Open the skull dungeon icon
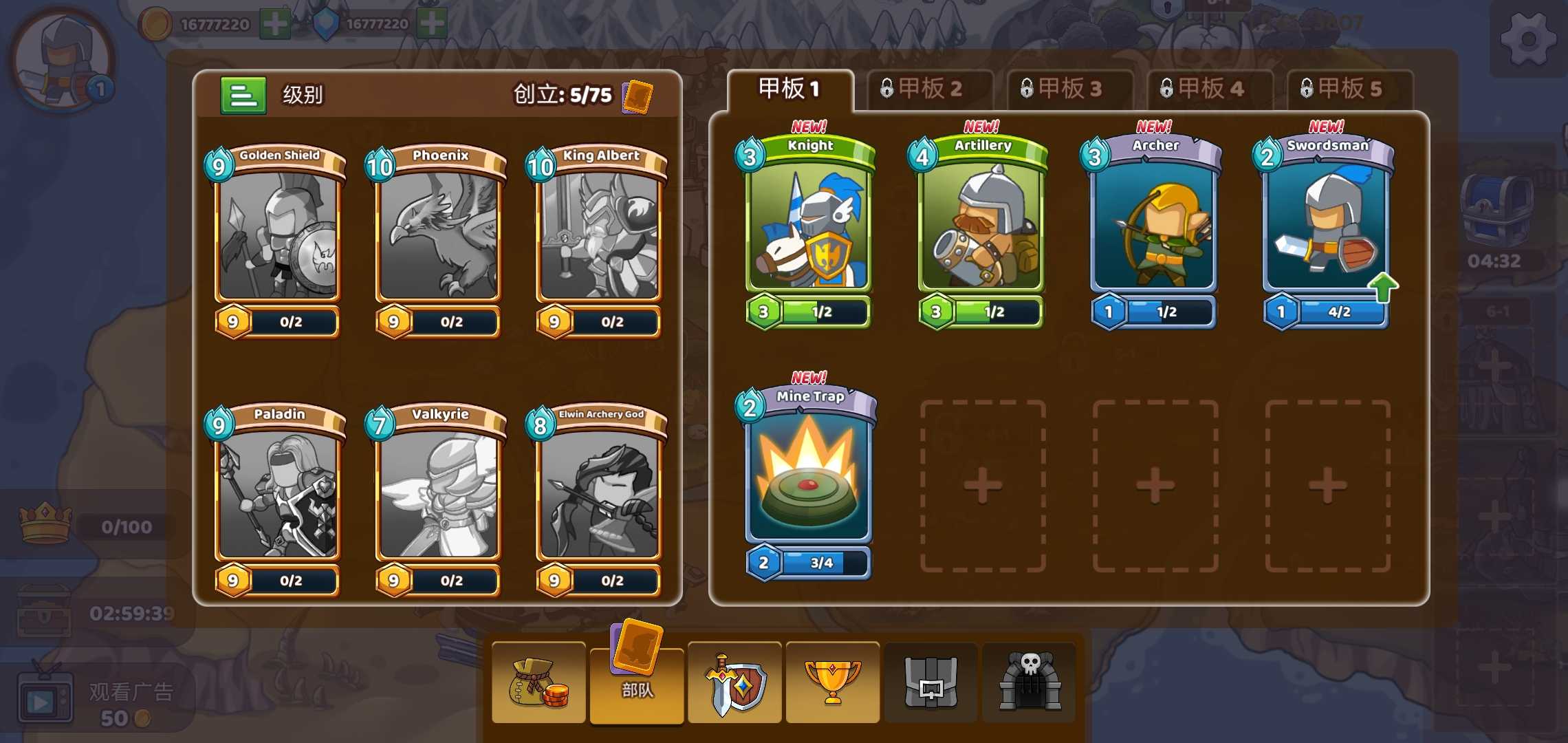1568x743 pixels. point(1029,682)
